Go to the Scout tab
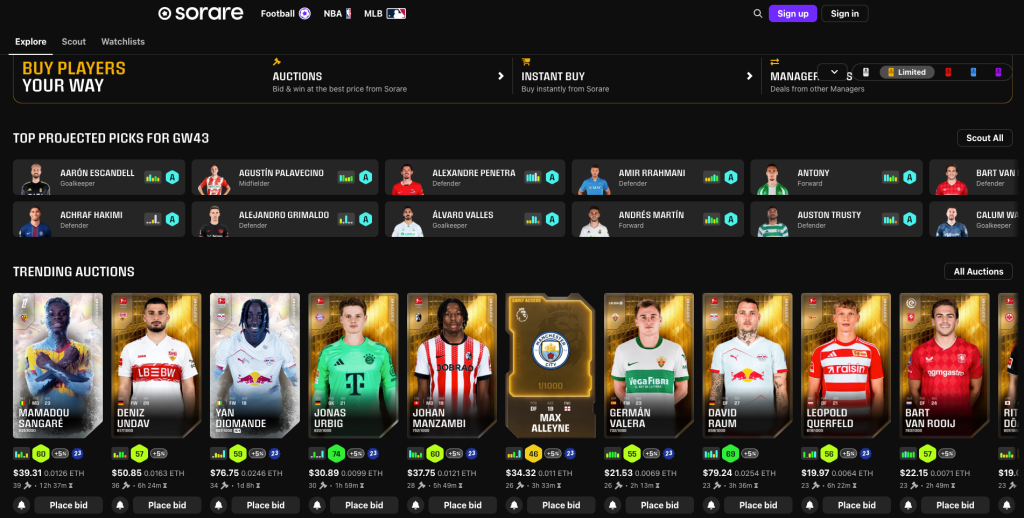1024x518 pixels. (x=74, y=42)
